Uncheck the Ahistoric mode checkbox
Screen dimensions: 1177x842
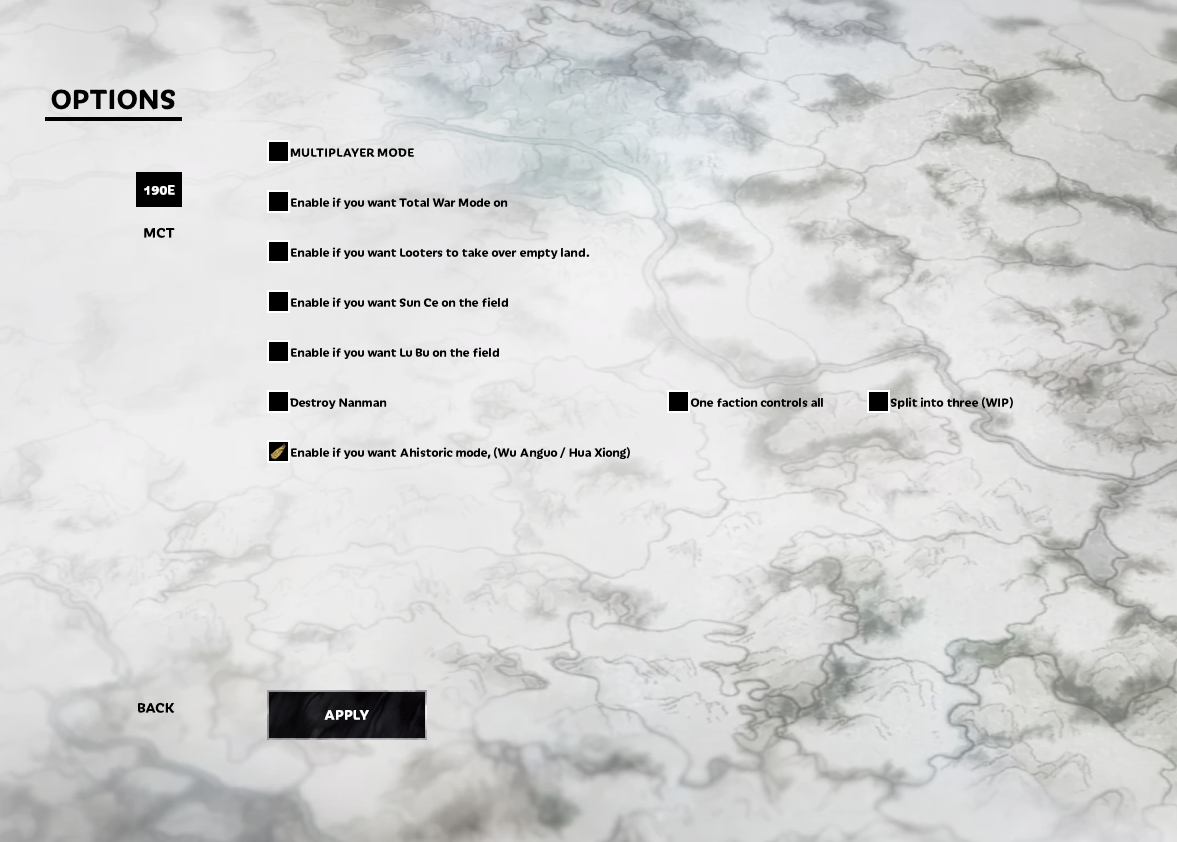(x=278, y=452)
